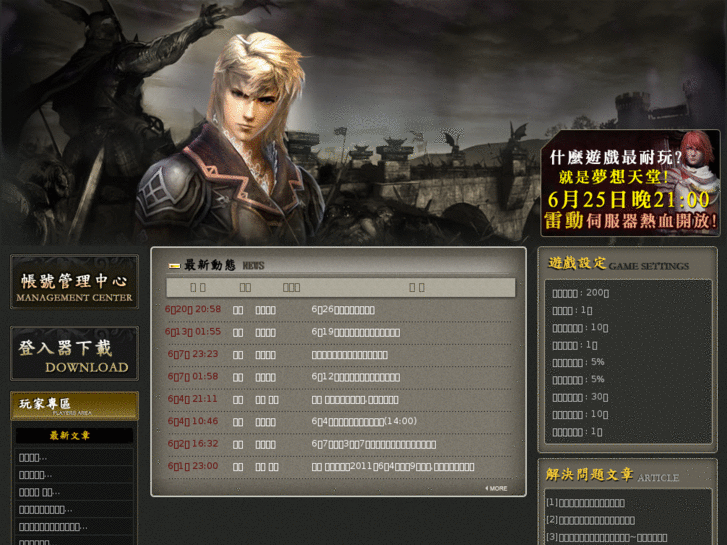Open the news post dated 16:32
This screenshot has width=727, height=545.
coord(373,444)
